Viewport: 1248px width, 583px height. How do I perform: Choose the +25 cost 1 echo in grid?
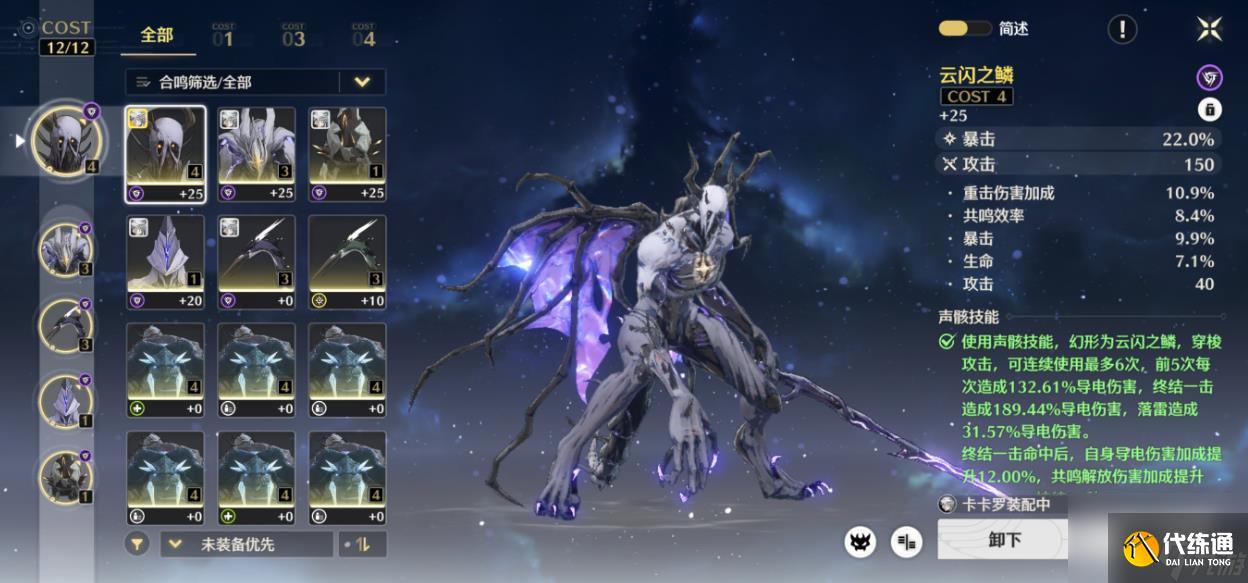347,154
